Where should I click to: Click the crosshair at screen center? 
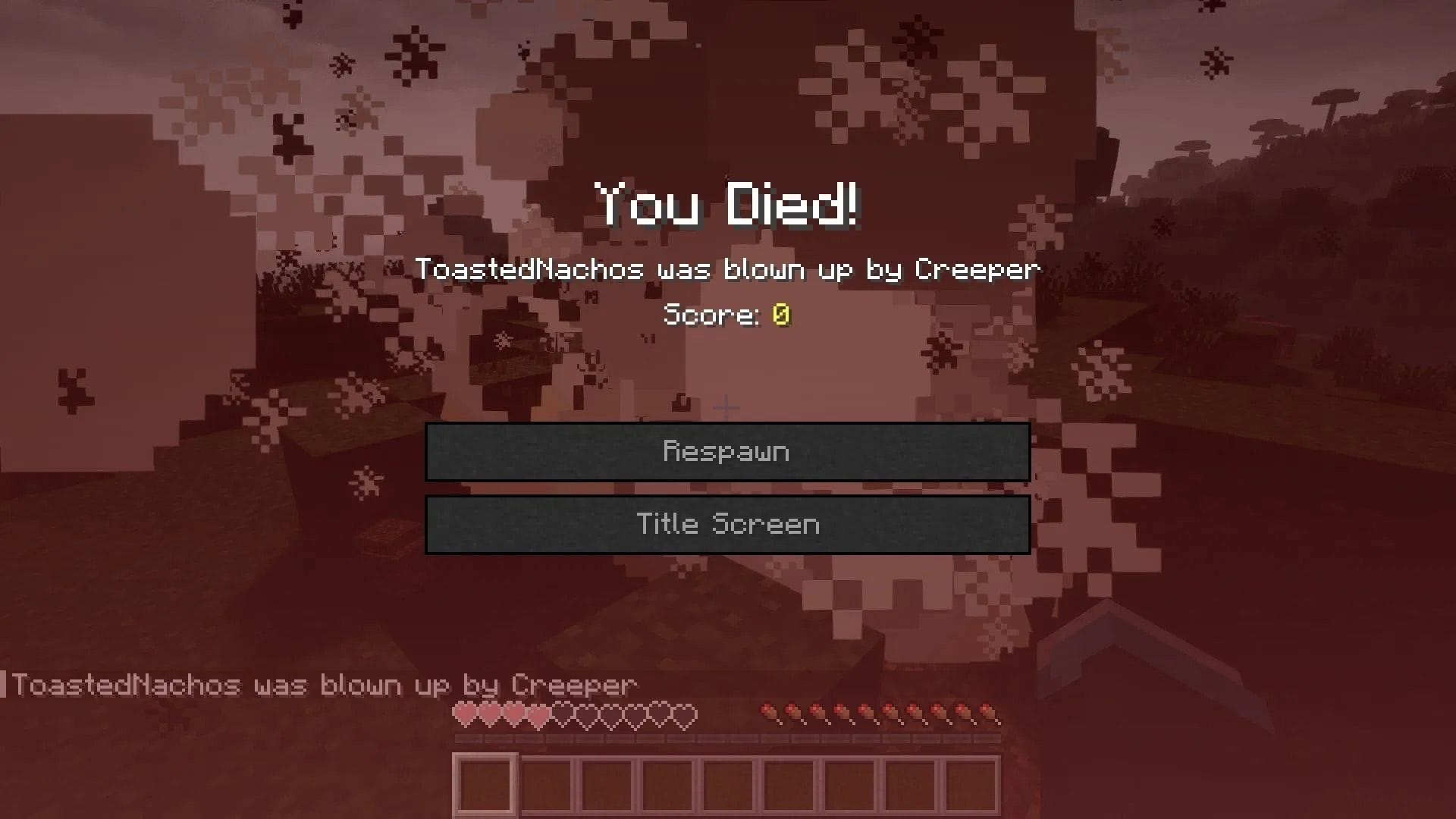point(728,407)
